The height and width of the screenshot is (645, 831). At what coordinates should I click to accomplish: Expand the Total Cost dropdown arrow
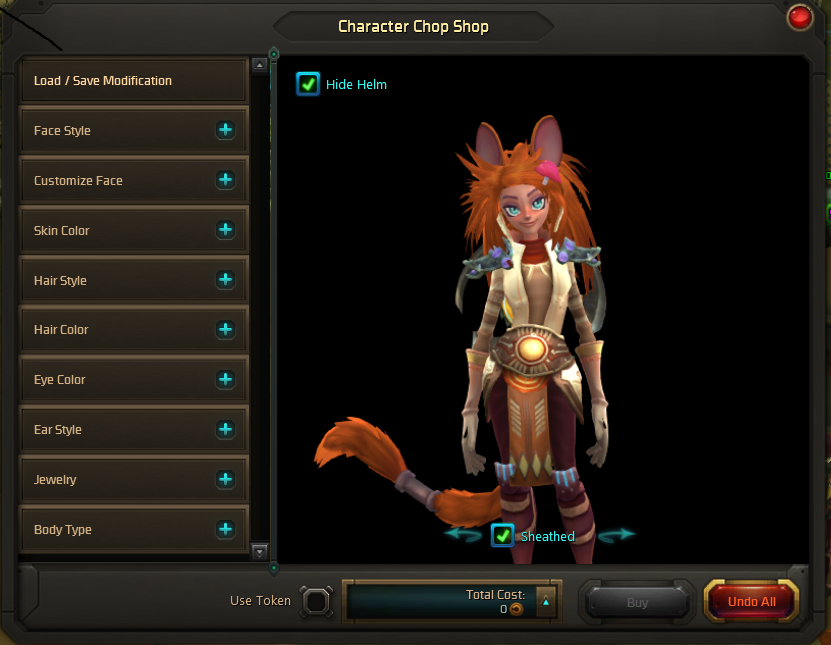pos(545,602)
